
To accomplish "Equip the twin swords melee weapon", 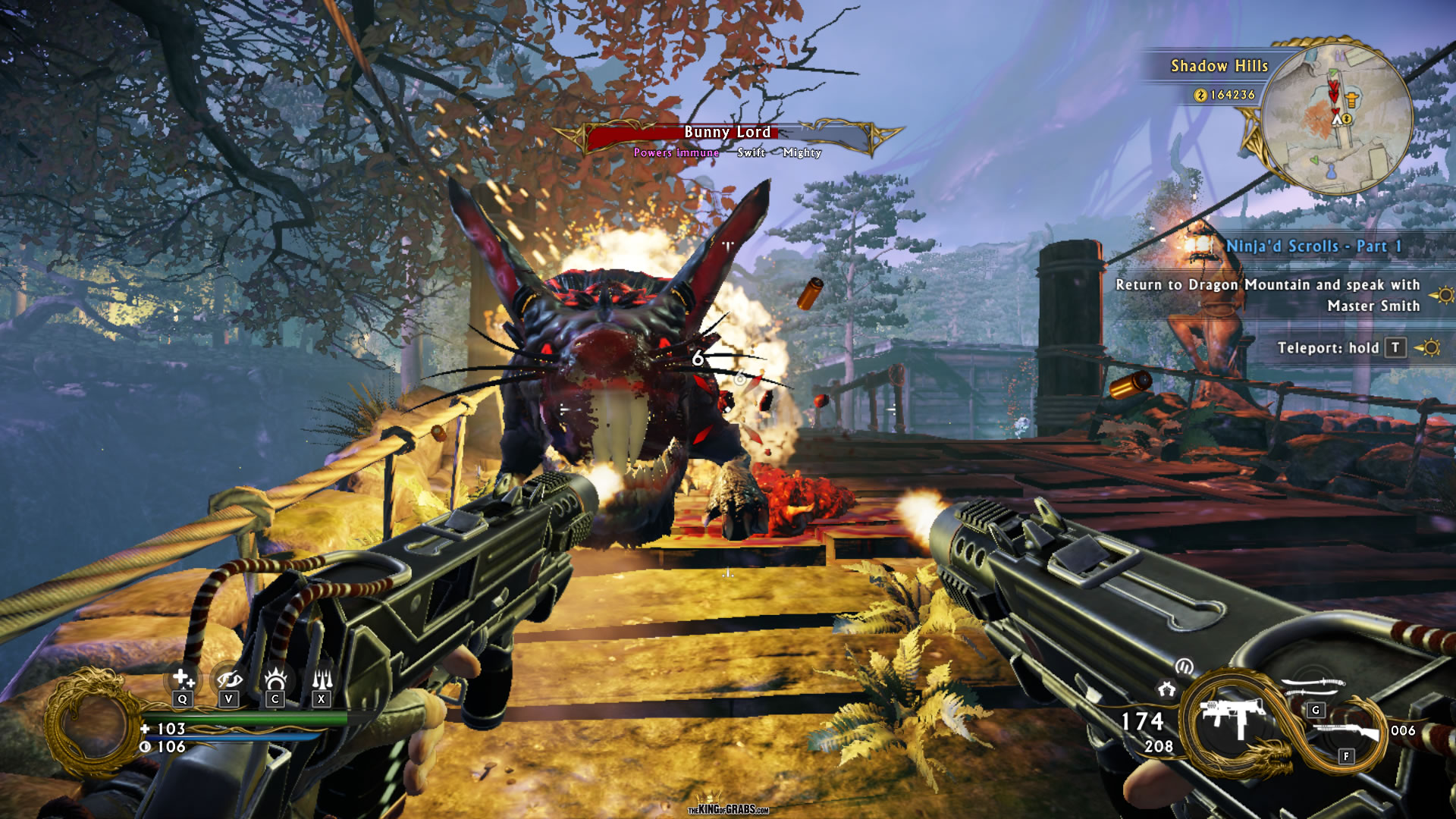I will (x=1313, y=687).
